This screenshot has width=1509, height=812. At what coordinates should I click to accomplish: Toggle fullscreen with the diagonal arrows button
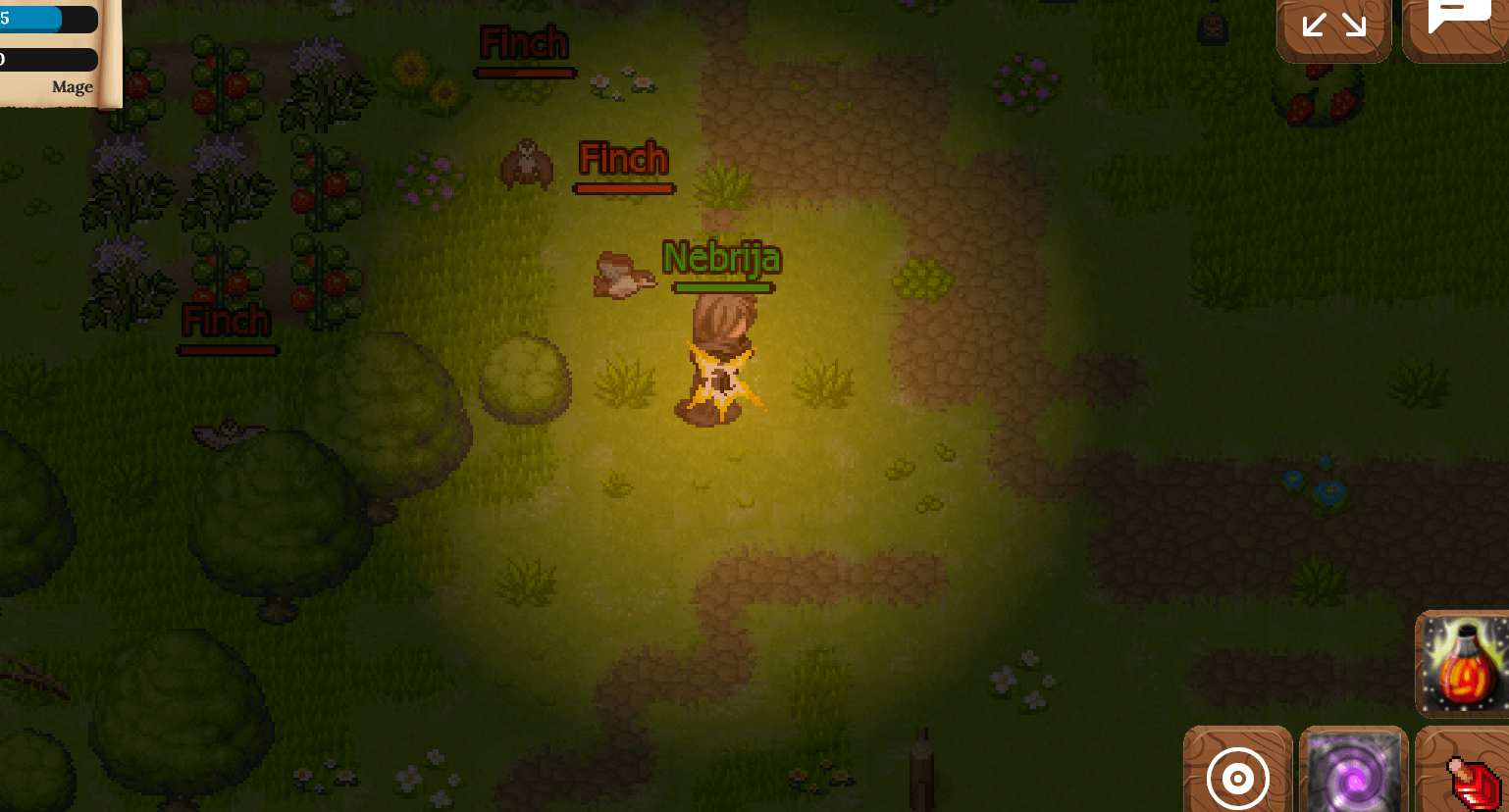[1334, 26]
